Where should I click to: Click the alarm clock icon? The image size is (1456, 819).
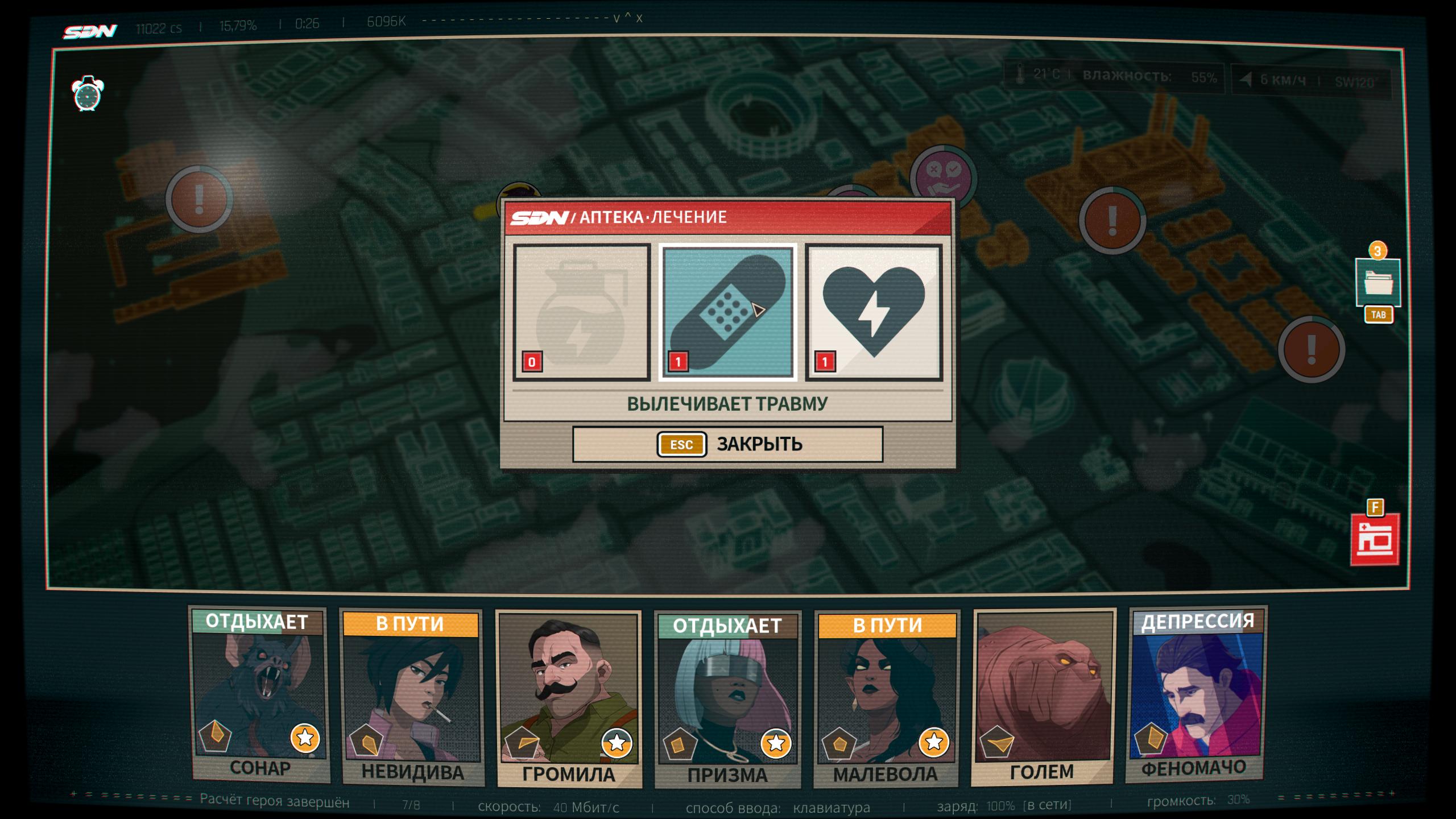88,93
